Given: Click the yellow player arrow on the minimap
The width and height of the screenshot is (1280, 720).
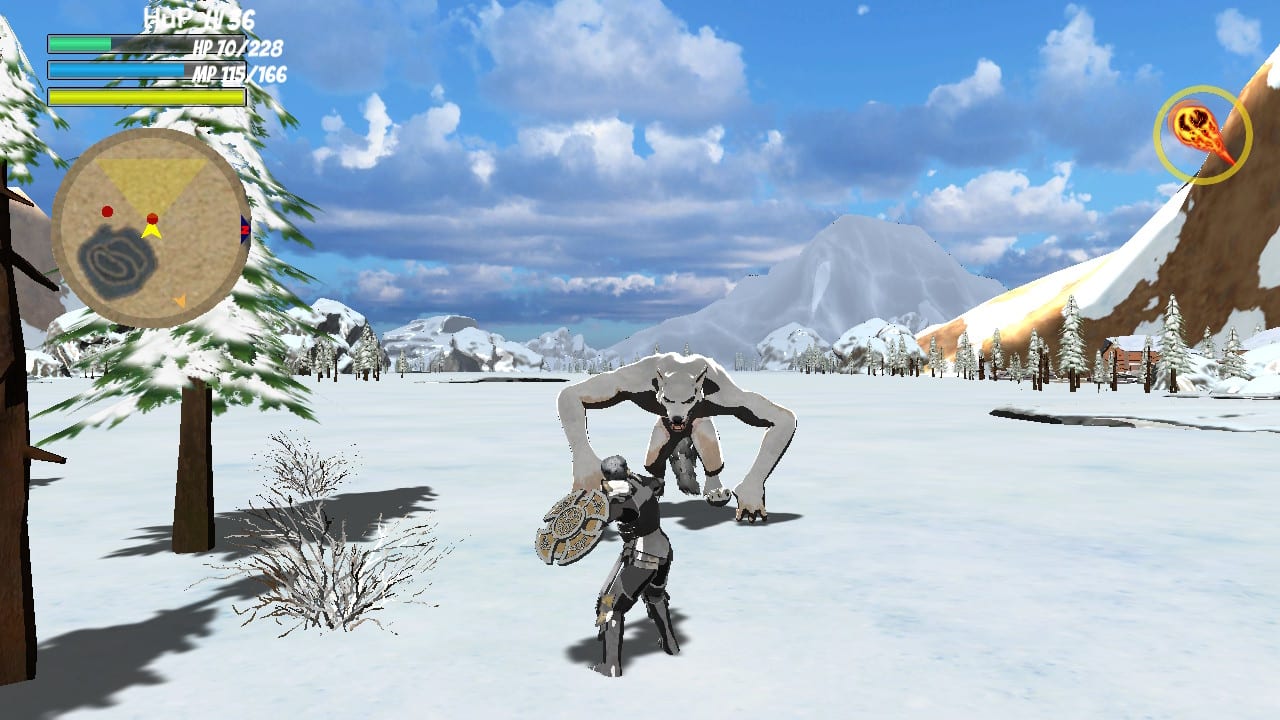Looking at the screenshot, I should pyautogui.click(x=151, y=232).
